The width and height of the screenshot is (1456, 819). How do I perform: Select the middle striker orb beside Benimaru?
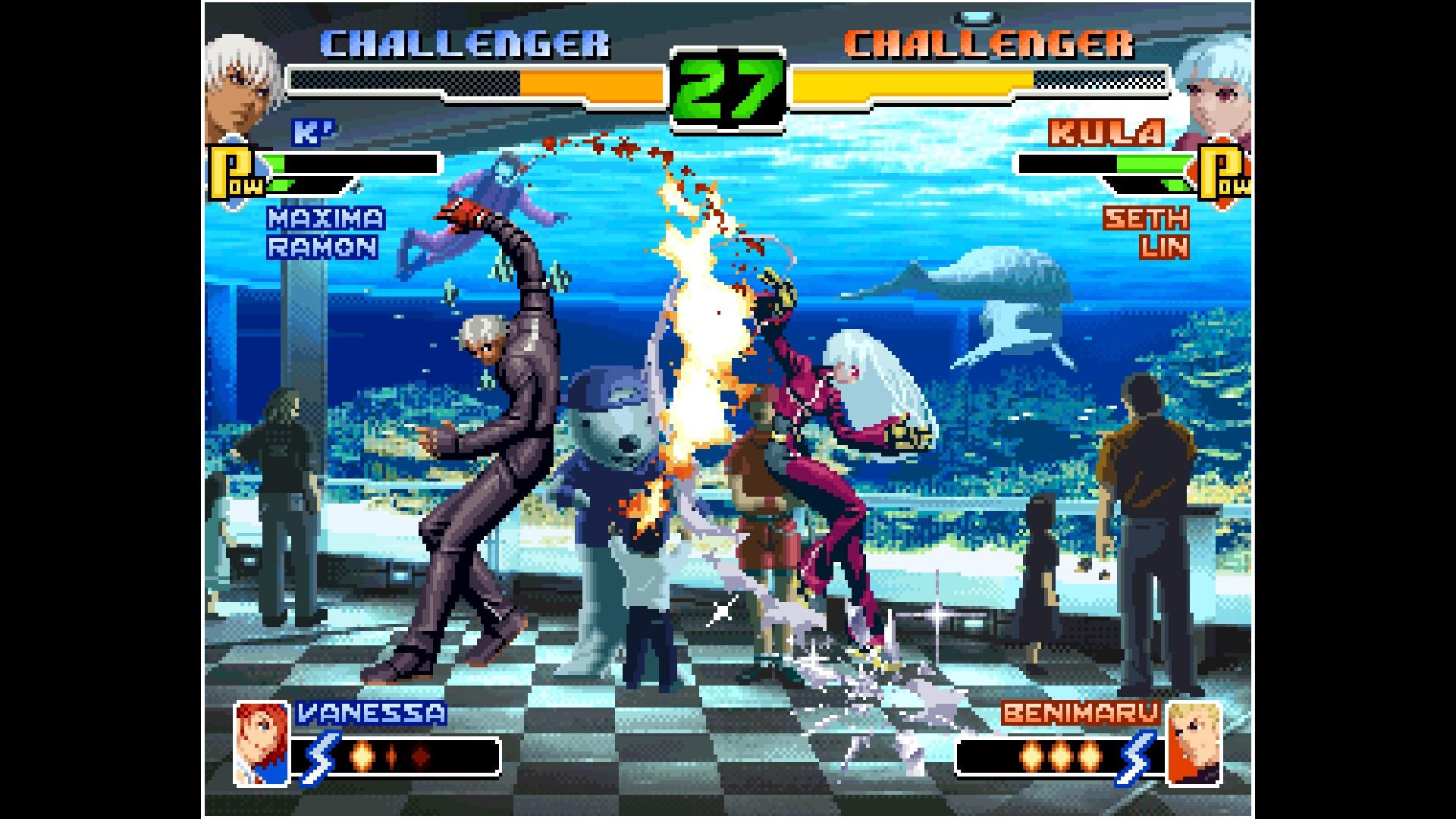pyautogui.click(x=1062, y=756)
